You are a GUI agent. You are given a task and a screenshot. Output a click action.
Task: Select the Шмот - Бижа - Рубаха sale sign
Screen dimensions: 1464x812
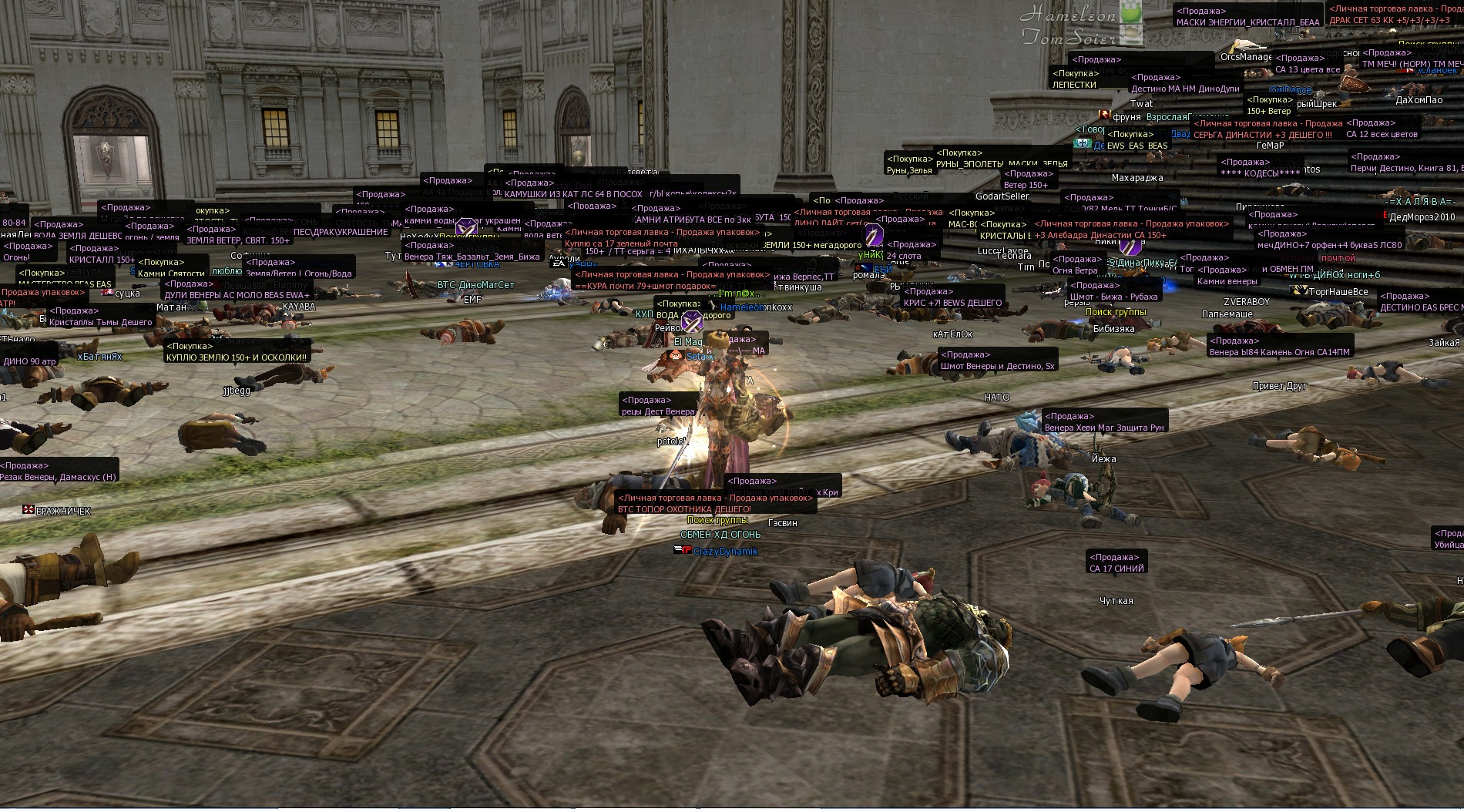[x=1114, y=297]
